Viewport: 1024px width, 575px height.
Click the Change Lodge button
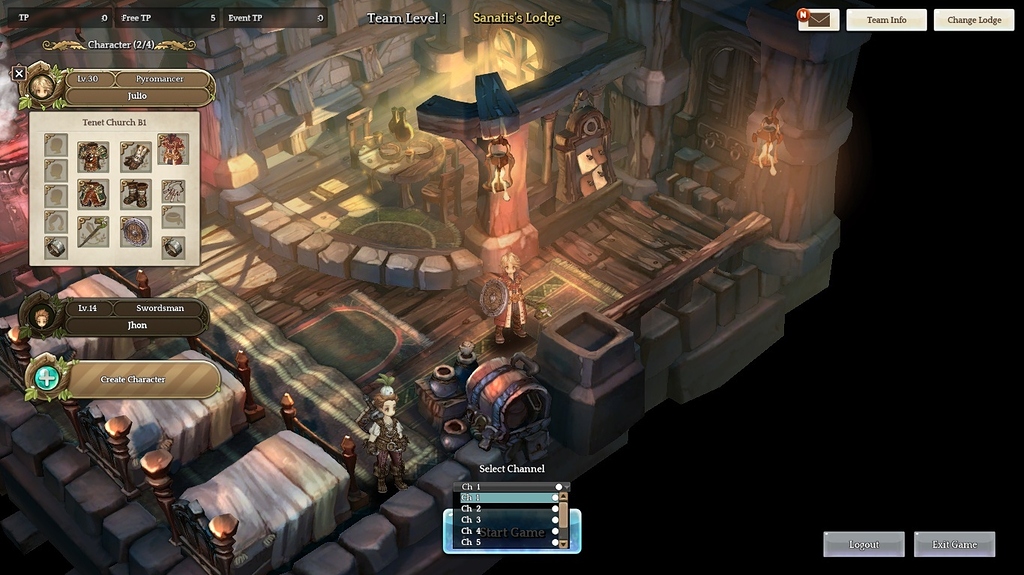click(x=974, y=20)
